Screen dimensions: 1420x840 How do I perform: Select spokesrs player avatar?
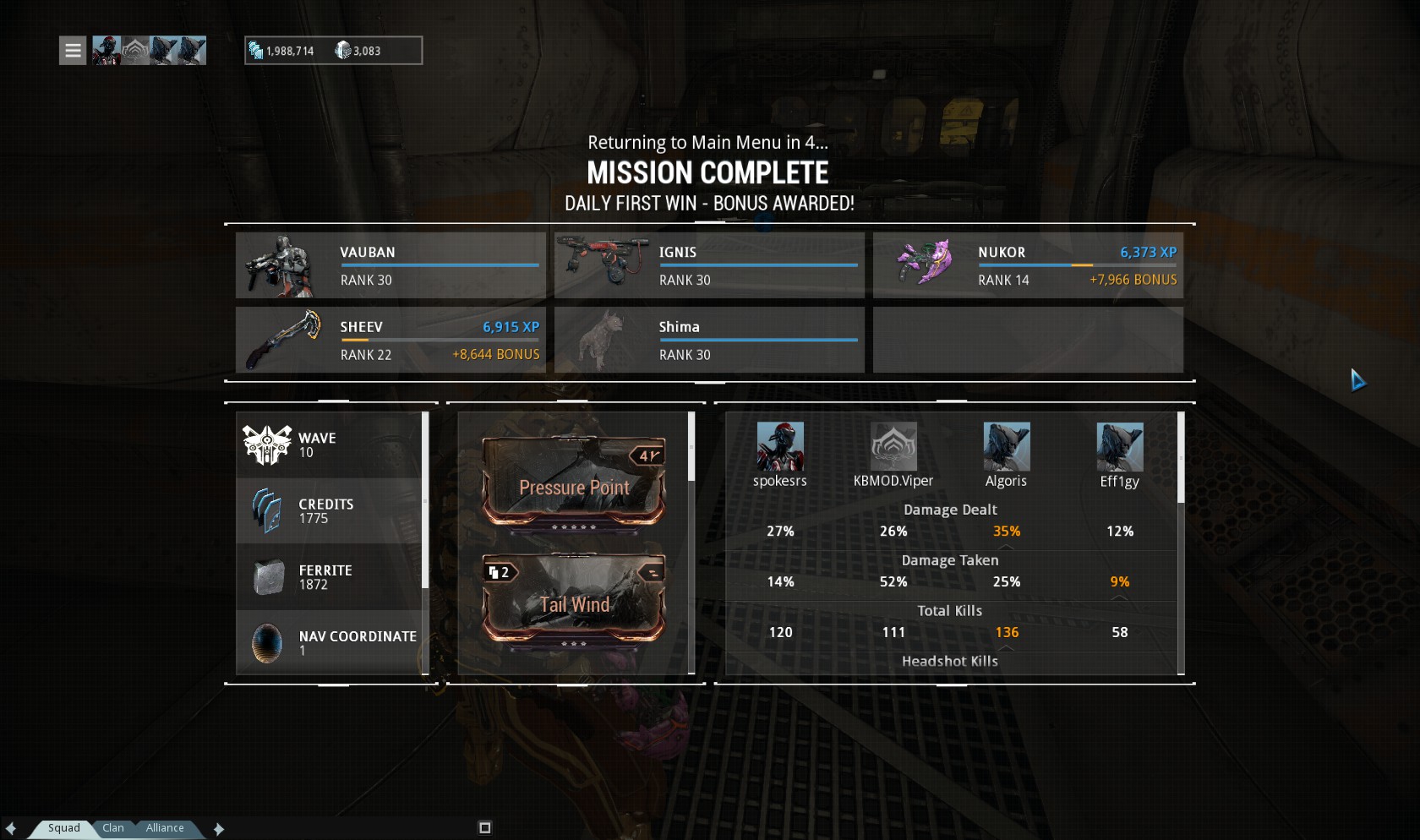click(780, 447)
